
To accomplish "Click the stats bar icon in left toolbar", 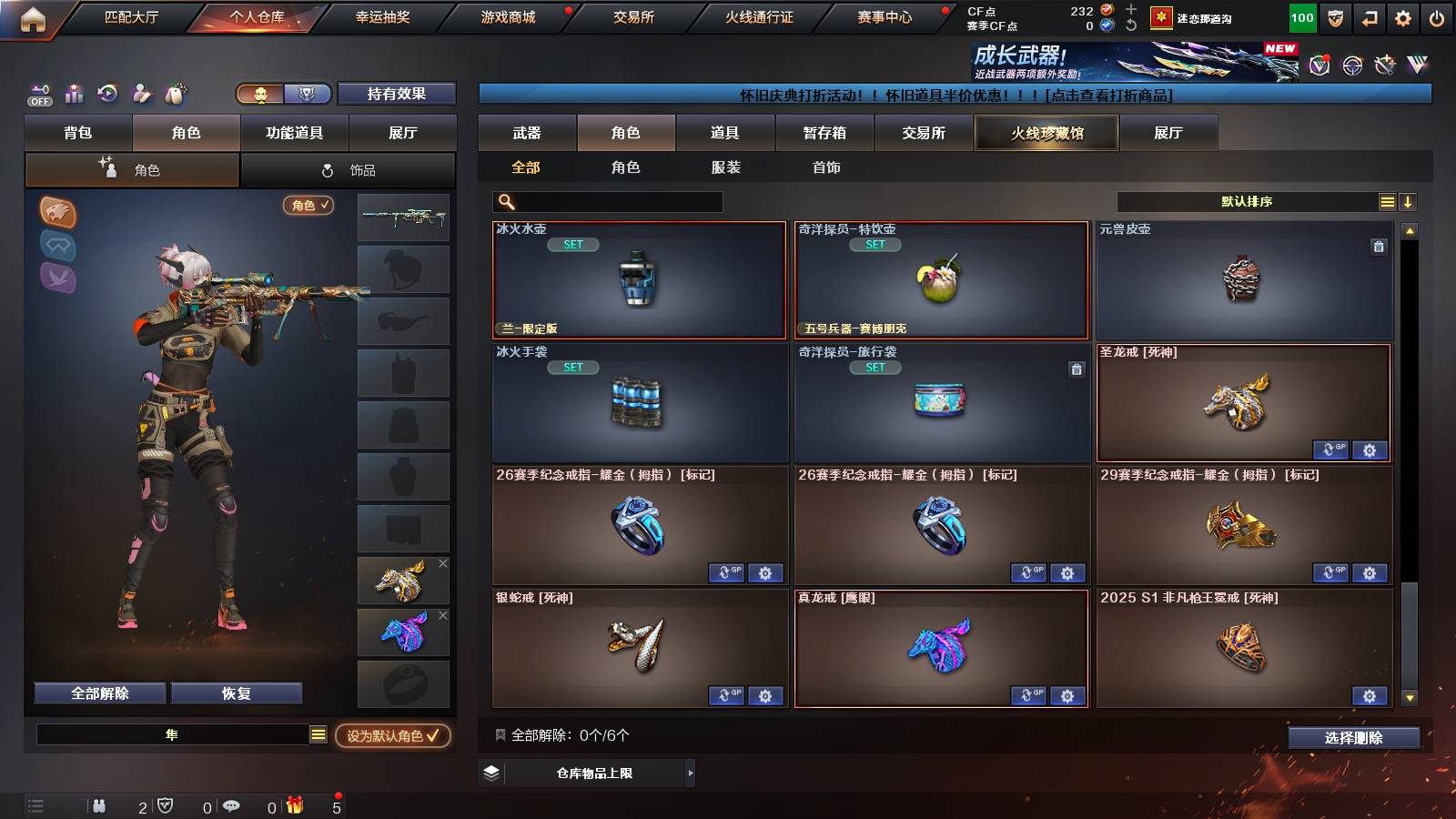I will coord(73,94).
